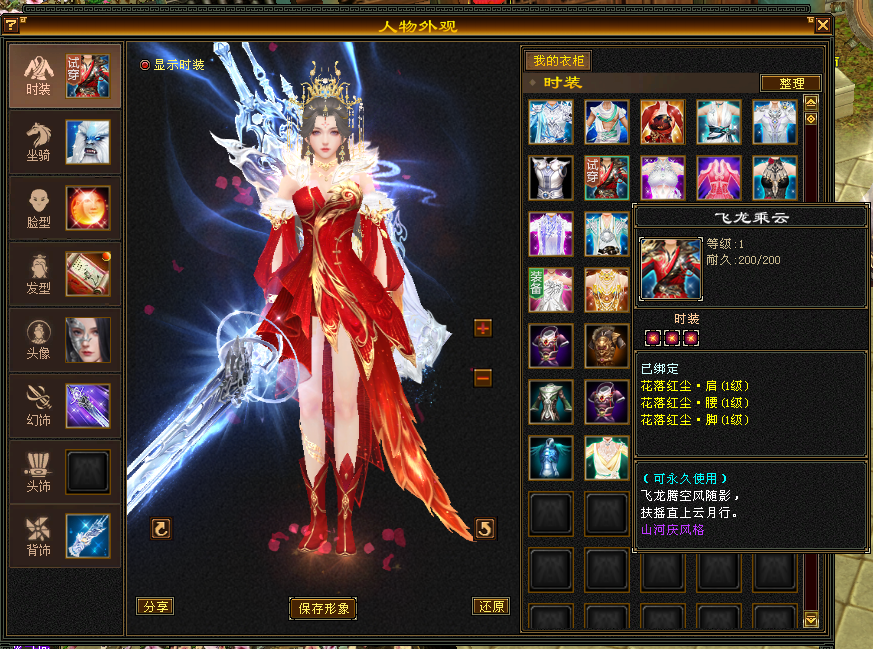Toggle the 显示时装 option

(x=145, y=65)
